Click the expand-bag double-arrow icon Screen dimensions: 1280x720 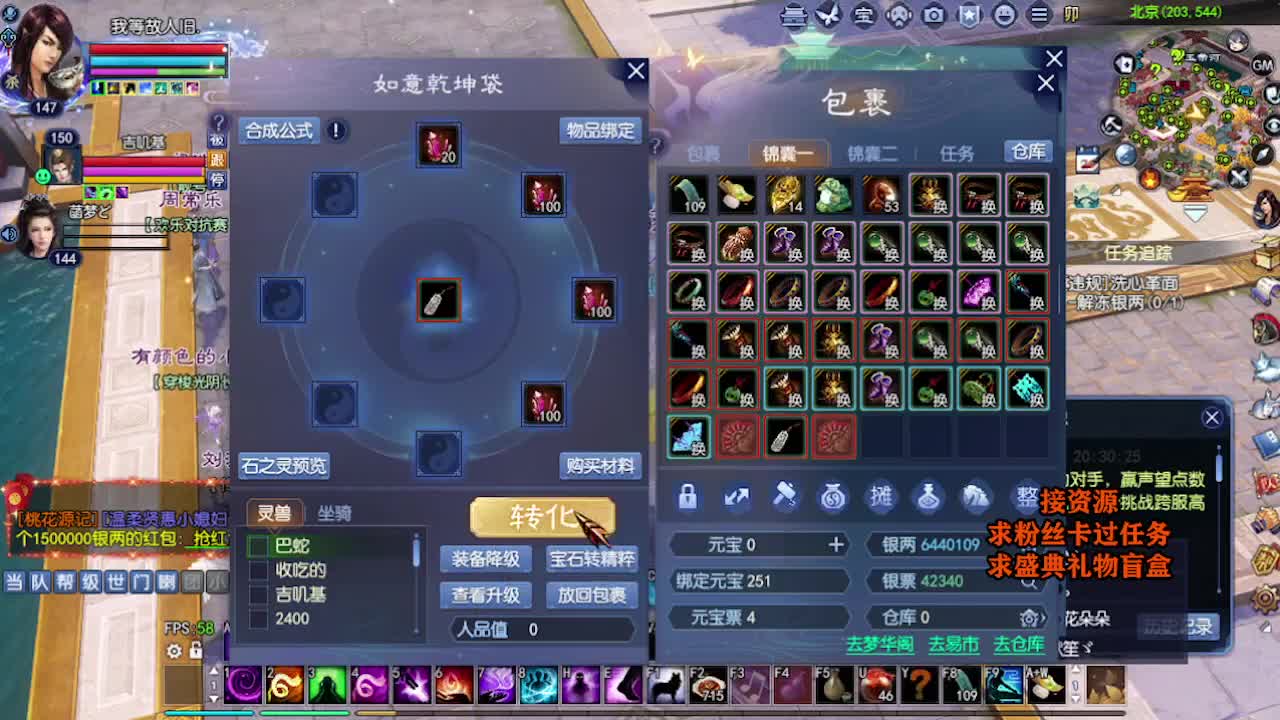736,497
